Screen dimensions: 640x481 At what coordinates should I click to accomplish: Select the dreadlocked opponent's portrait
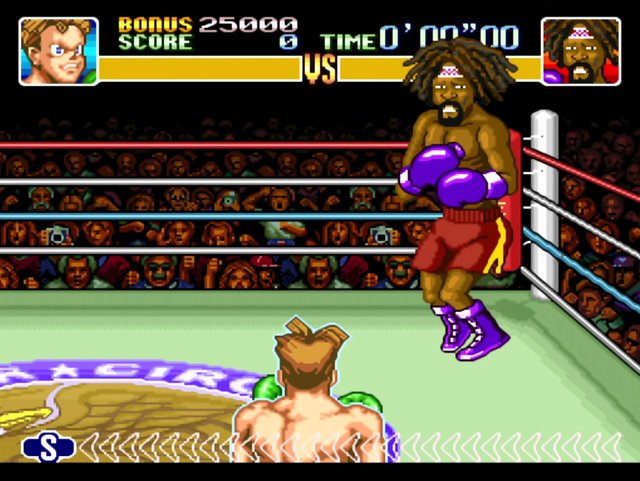[581, 50]
